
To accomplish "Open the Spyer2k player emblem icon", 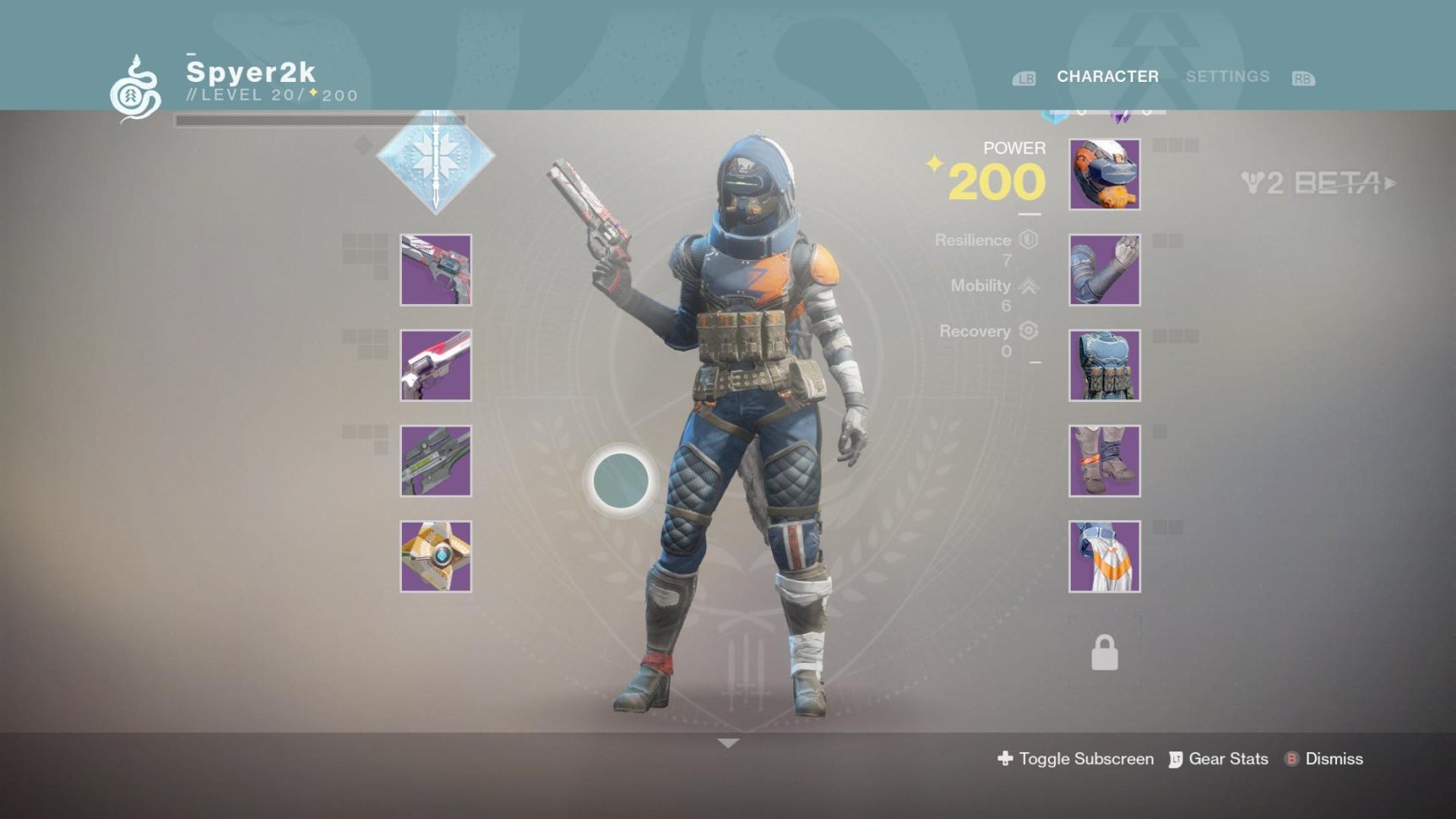I will [x=135, y=89].
